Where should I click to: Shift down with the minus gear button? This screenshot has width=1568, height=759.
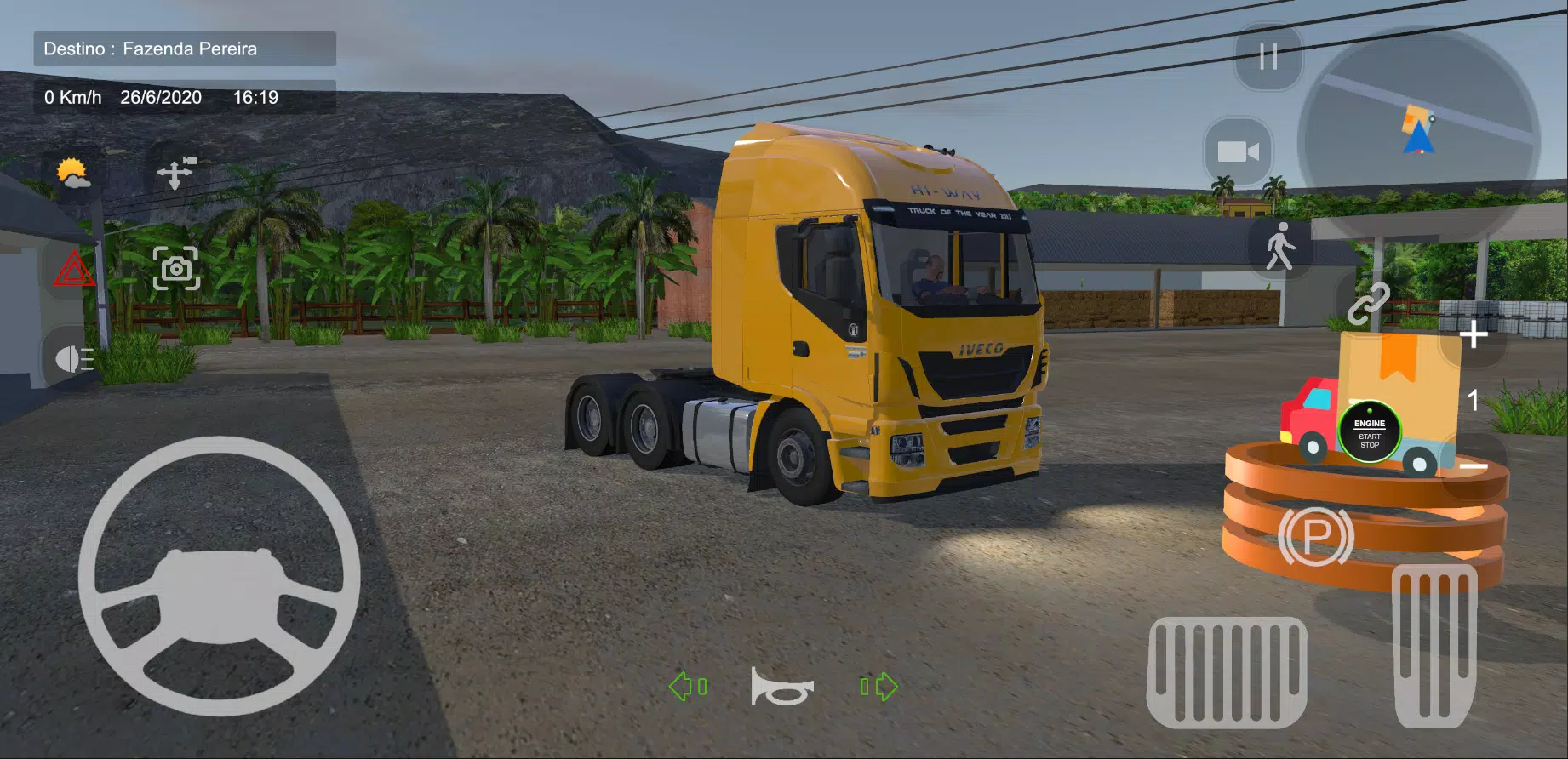click(1474, 467)
